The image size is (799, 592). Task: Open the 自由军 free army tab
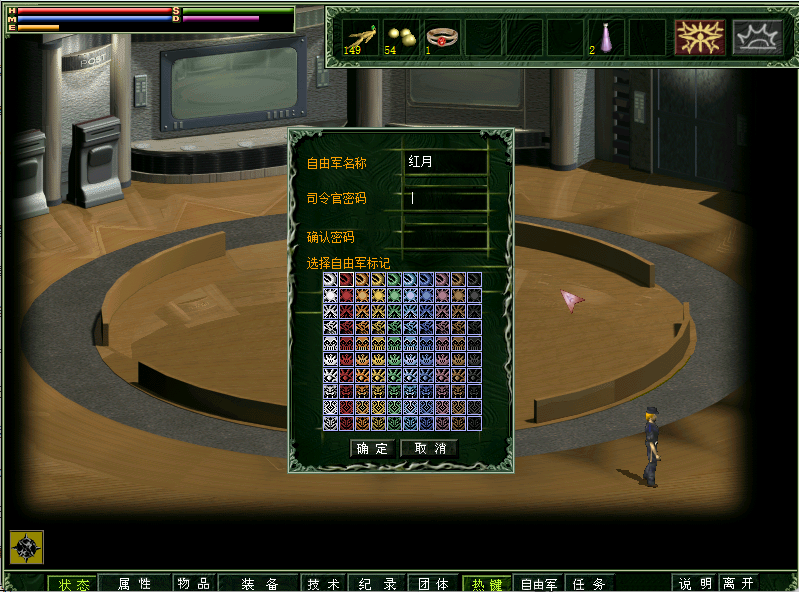point(540,584)
